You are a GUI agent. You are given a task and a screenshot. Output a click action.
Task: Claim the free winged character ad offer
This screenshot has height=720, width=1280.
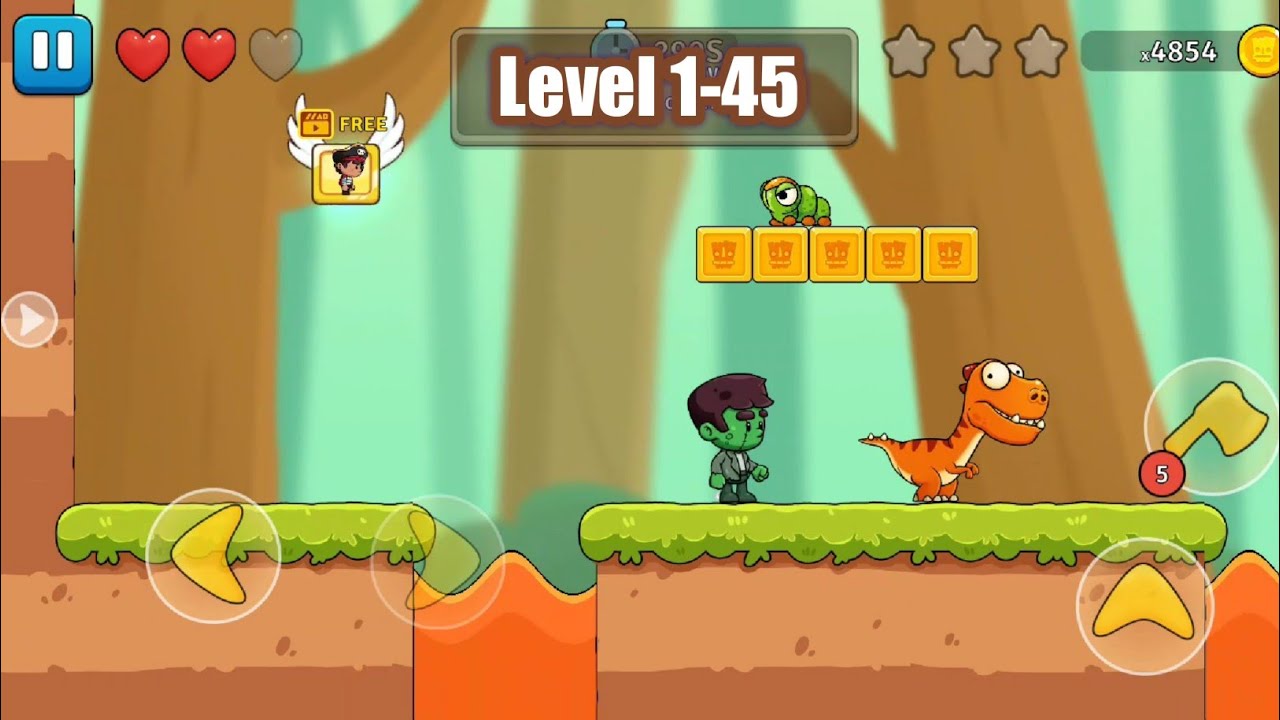345,160
